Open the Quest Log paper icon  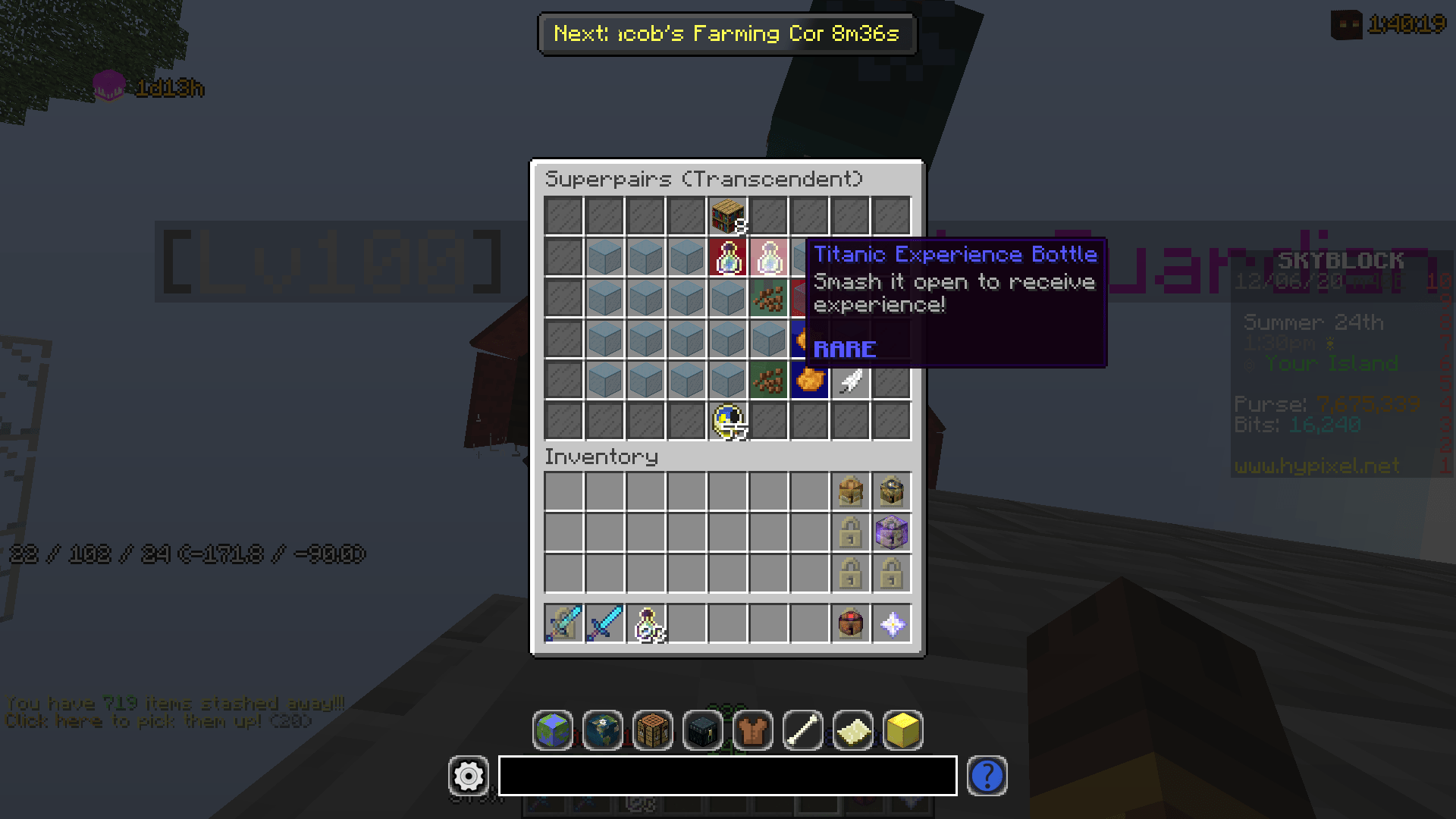pyautogui.click(x=853, y=730)
